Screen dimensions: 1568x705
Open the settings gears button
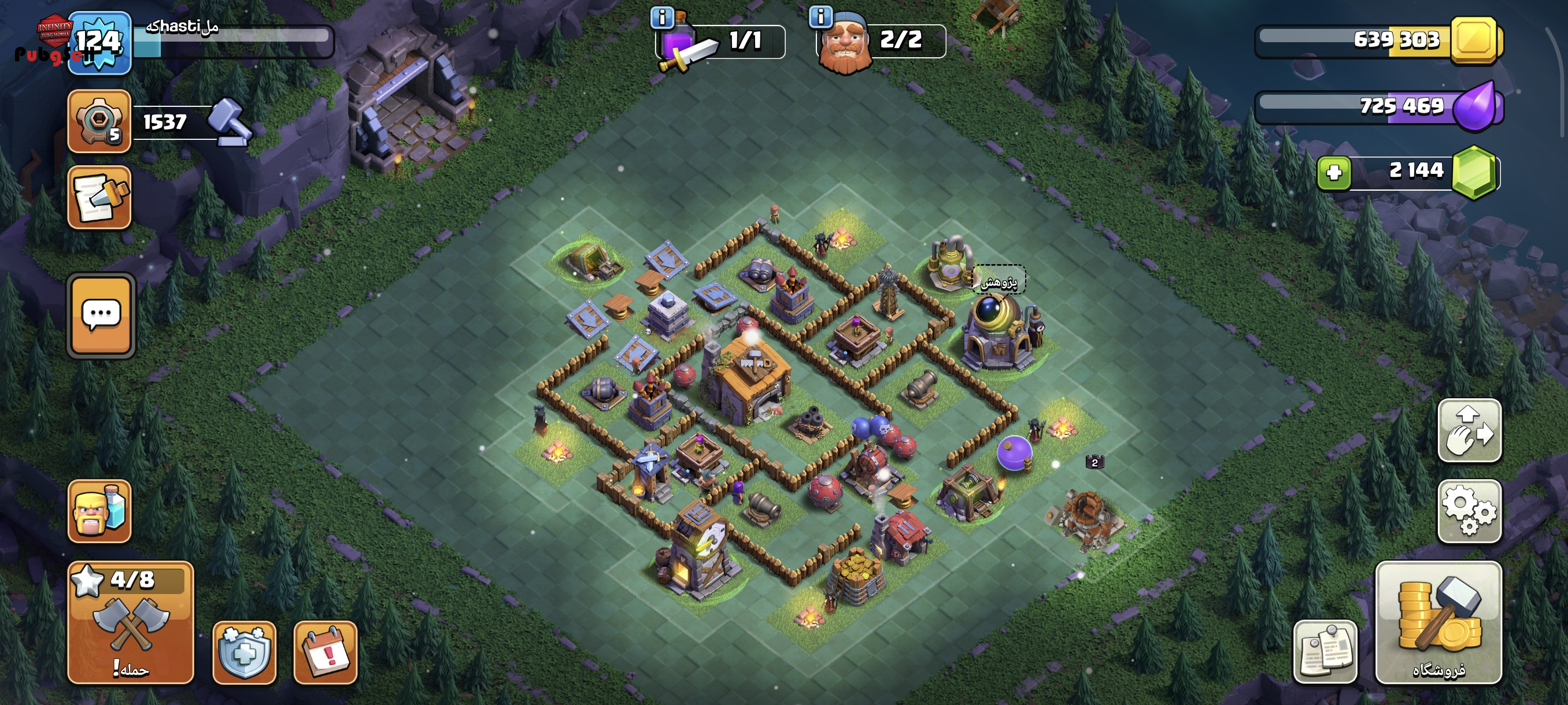click(1469, 511)
